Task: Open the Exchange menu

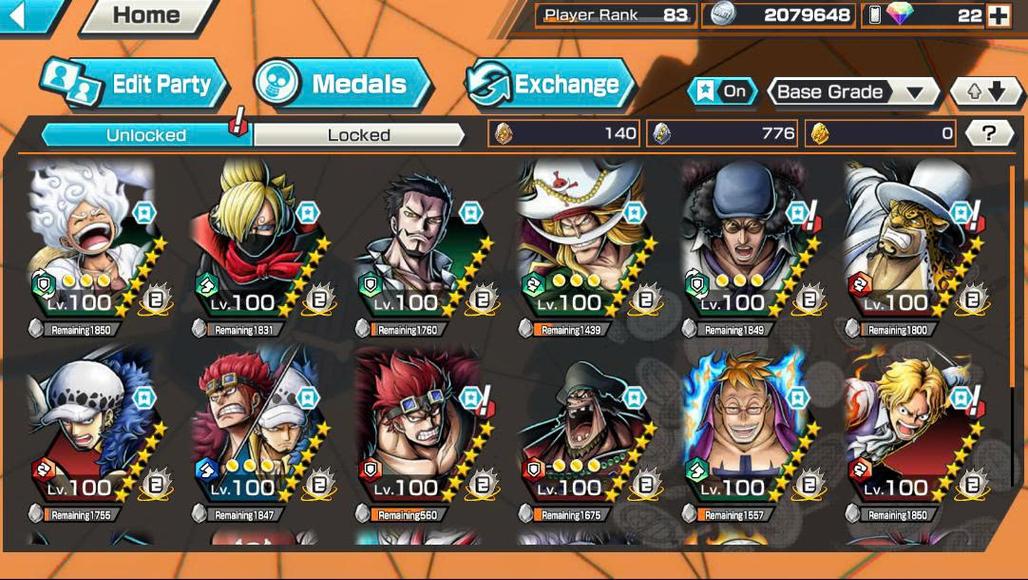Action: (551, 84)
